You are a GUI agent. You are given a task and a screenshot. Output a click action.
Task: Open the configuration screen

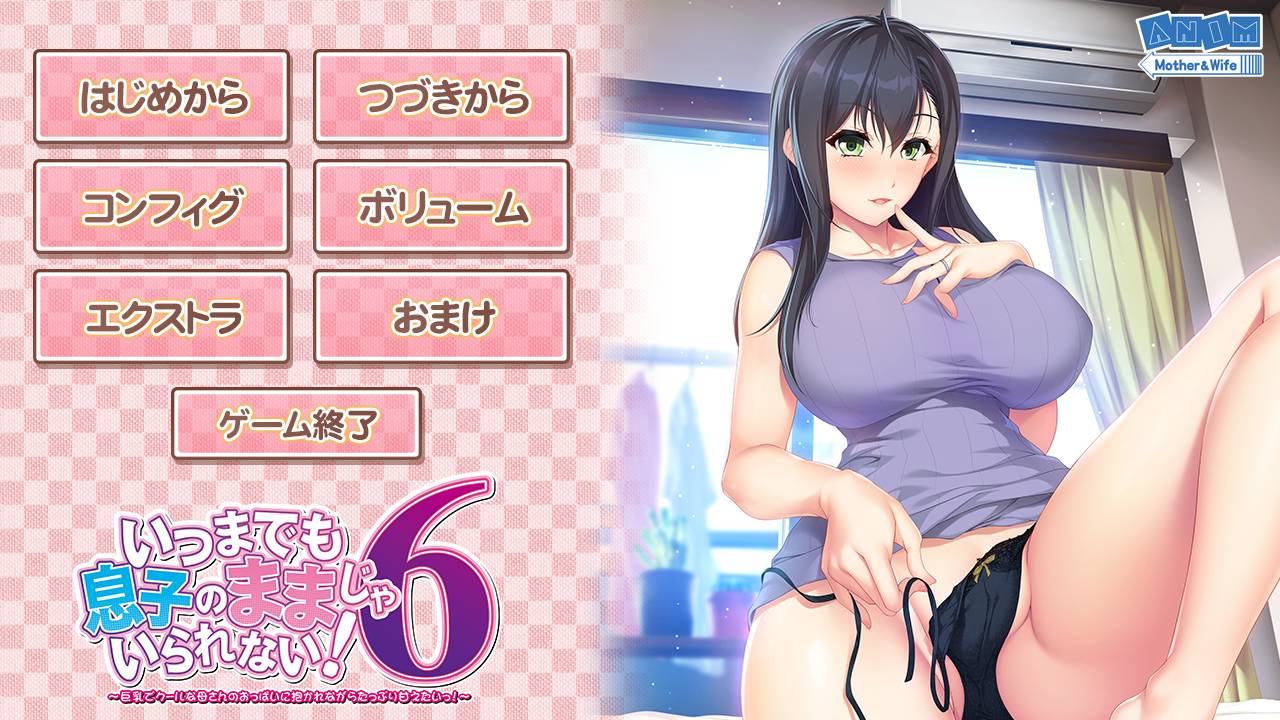coord(160,205)
